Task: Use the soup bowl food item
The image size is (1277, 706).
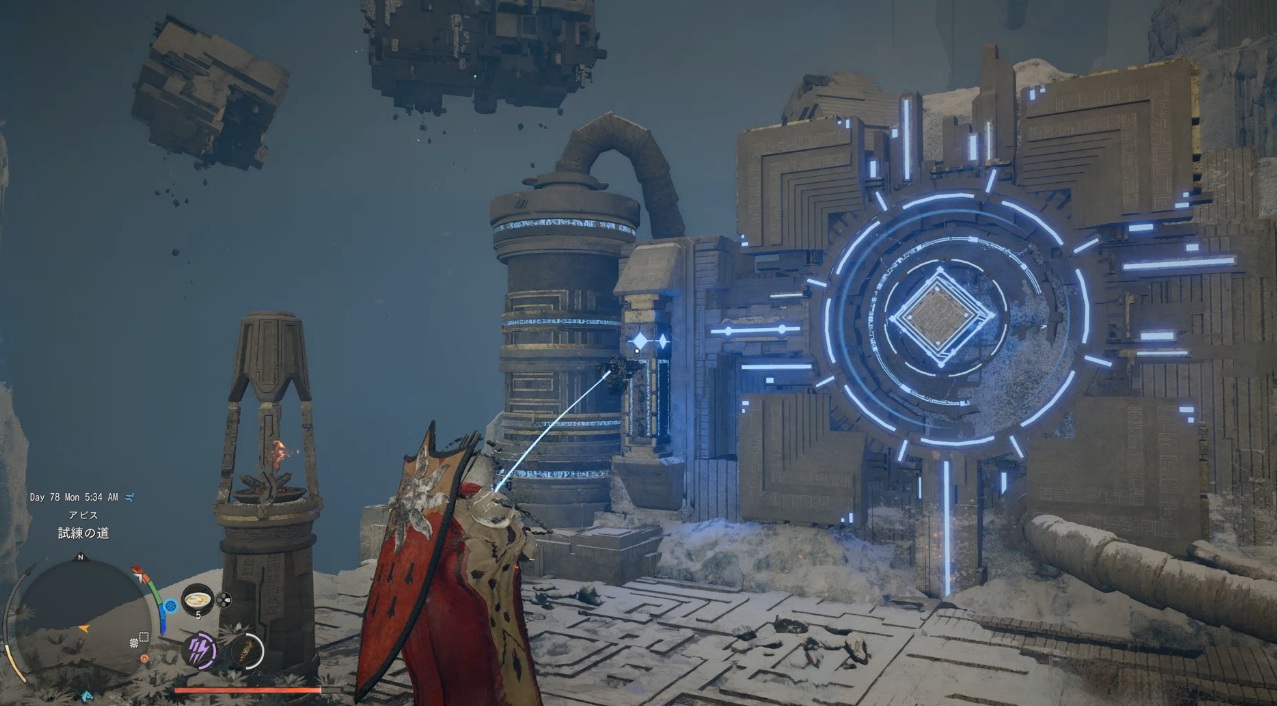Action: click(x=197, y=600)
